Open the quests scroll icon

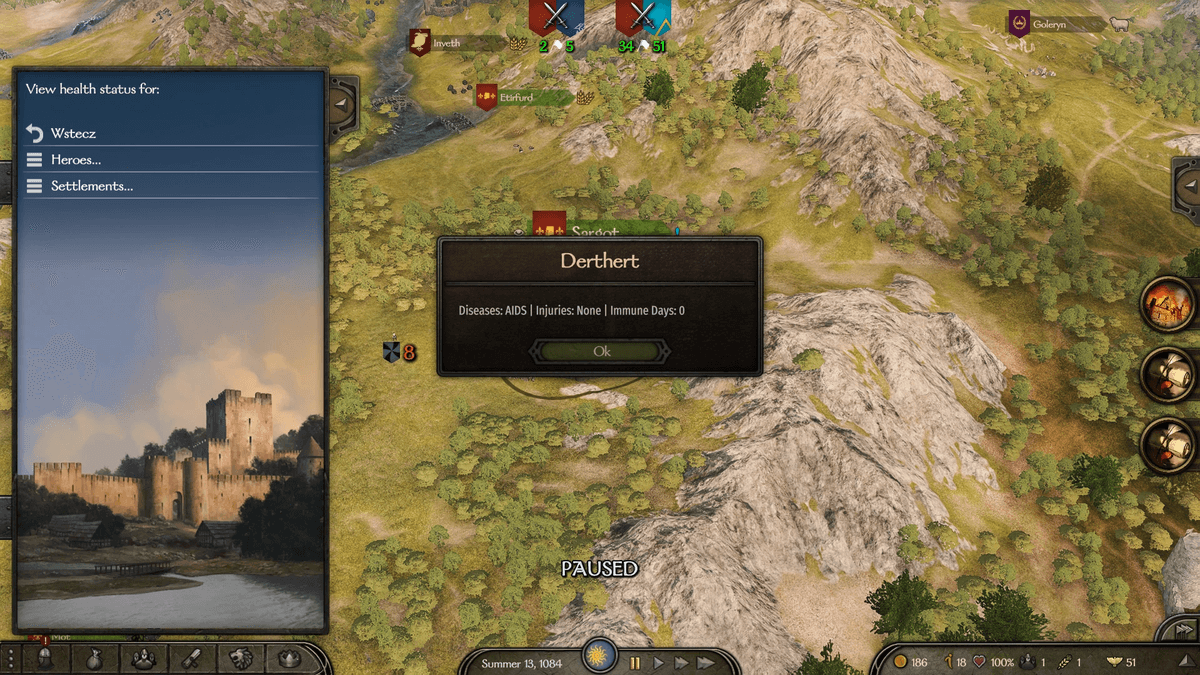point(192,659)
